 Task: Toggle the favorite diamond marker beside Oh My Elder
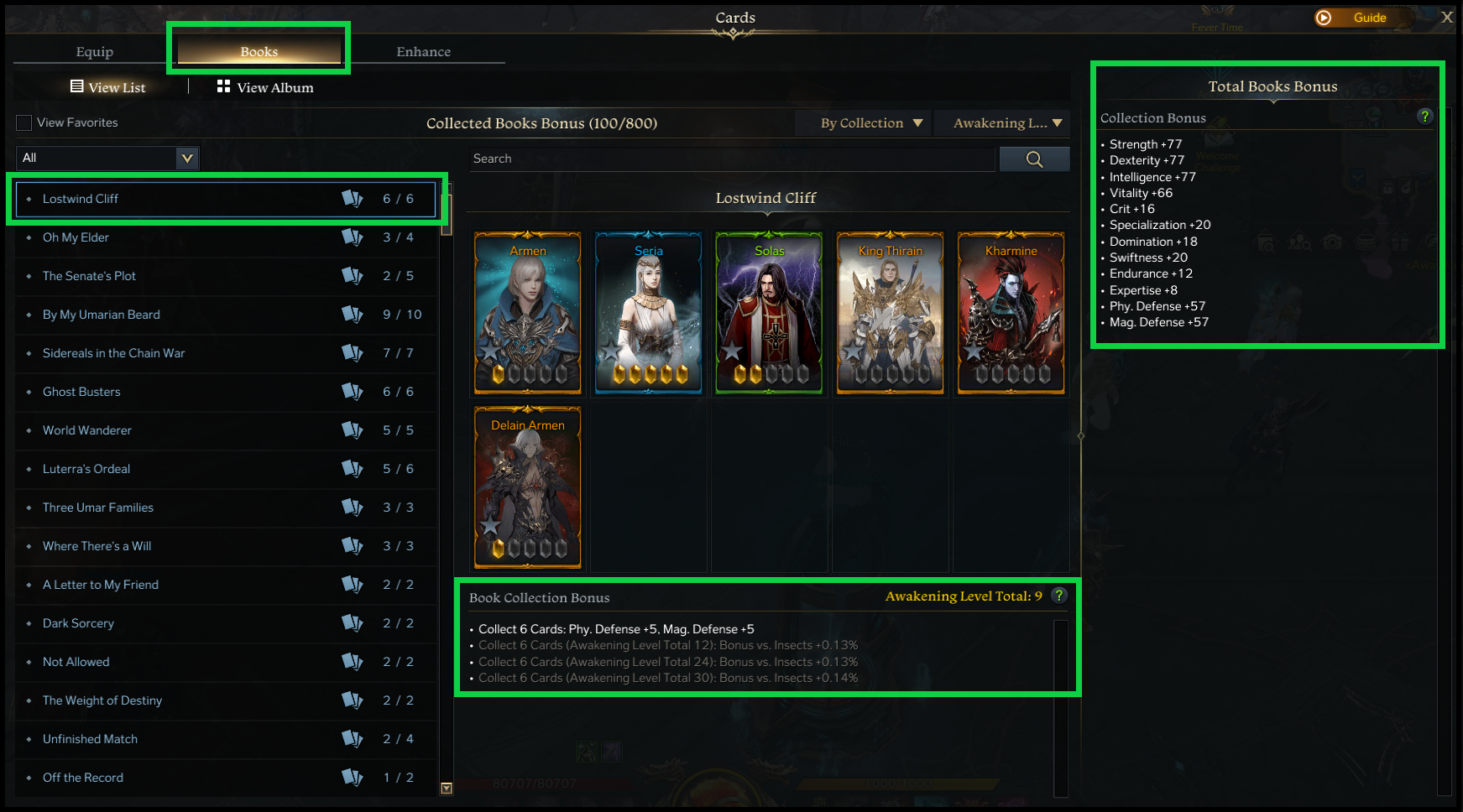(30, 237)
